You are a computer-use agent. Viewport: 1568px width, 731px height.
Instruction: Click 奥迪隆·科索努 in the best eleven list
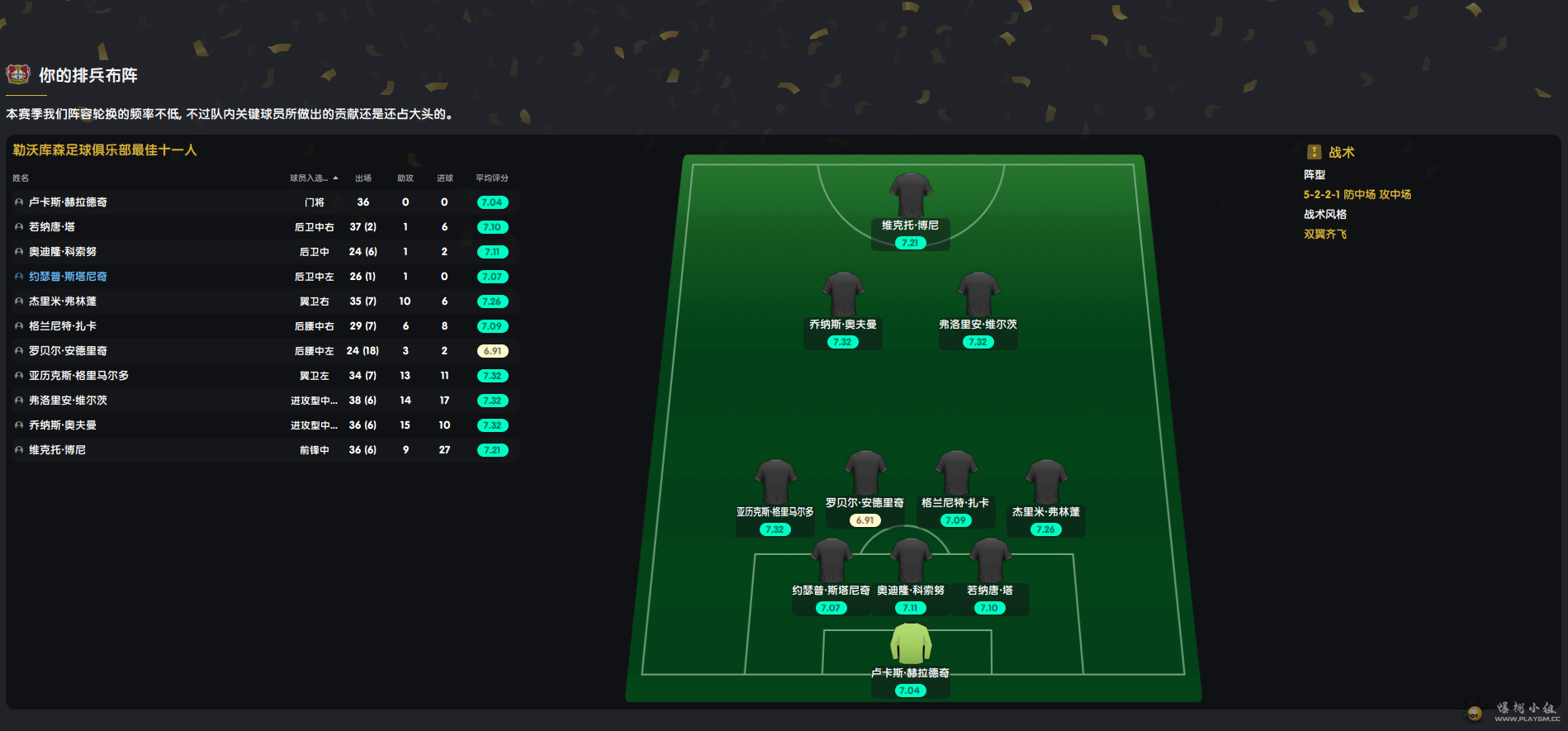point(63,252)
